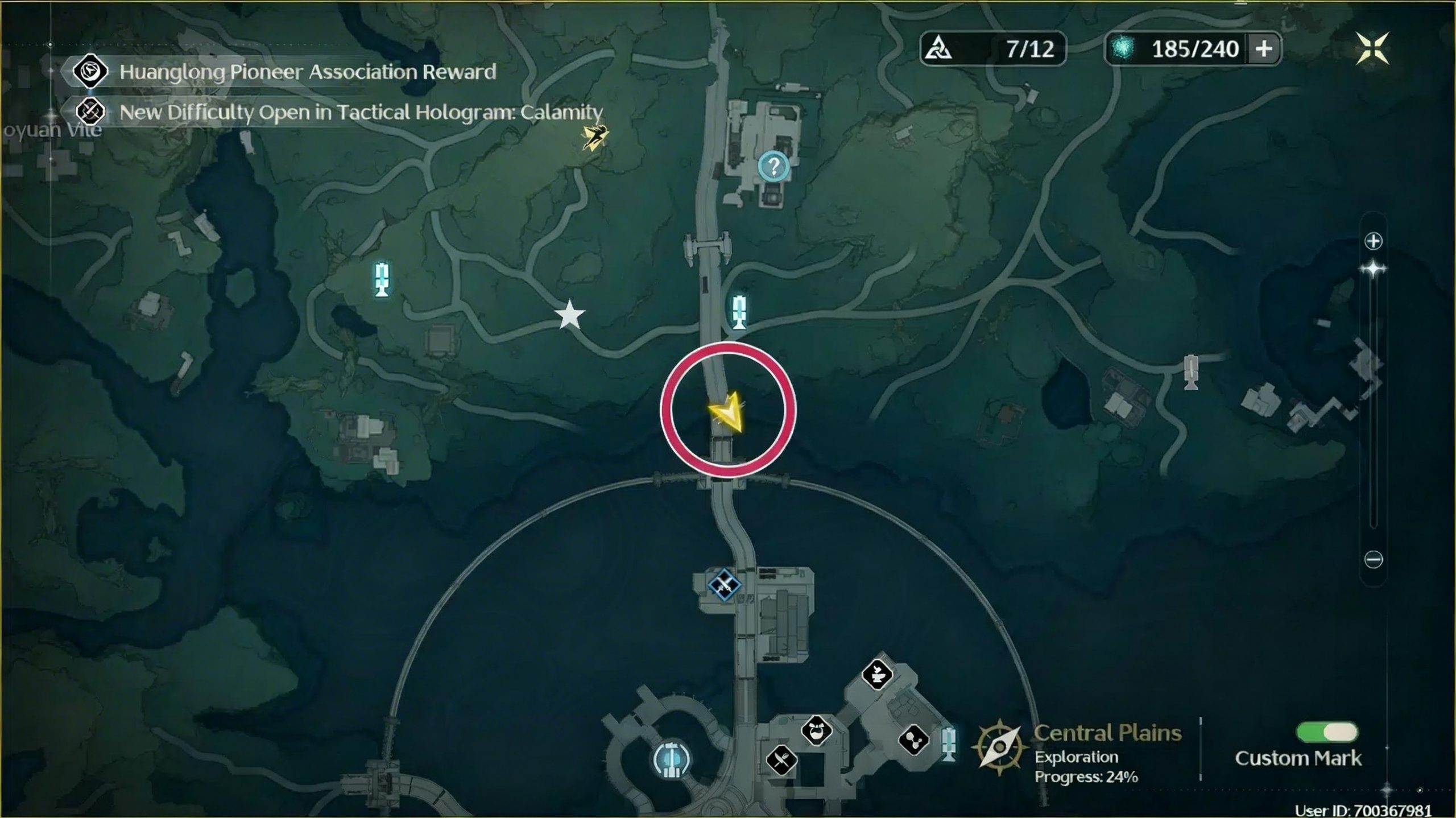Select the potion flask shop marker
The image size is (1456, 818).
pyautogui.click(x=817, y=730)
